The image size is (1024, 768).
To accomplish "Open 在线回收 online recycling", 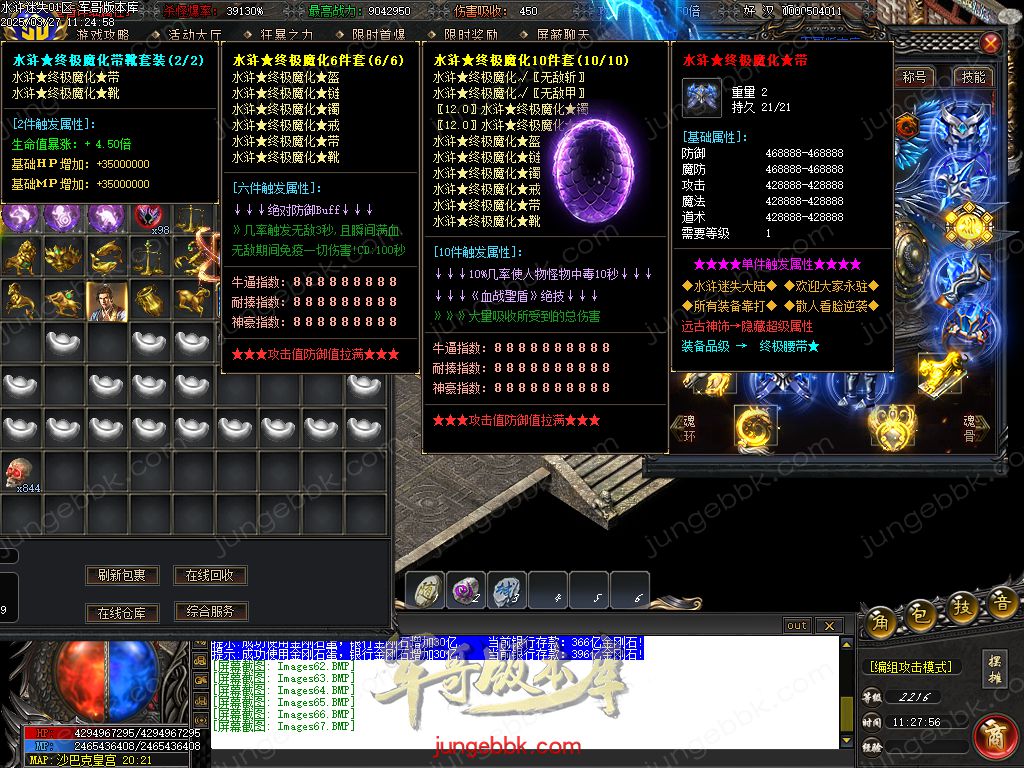I will [x=210, y=575].
